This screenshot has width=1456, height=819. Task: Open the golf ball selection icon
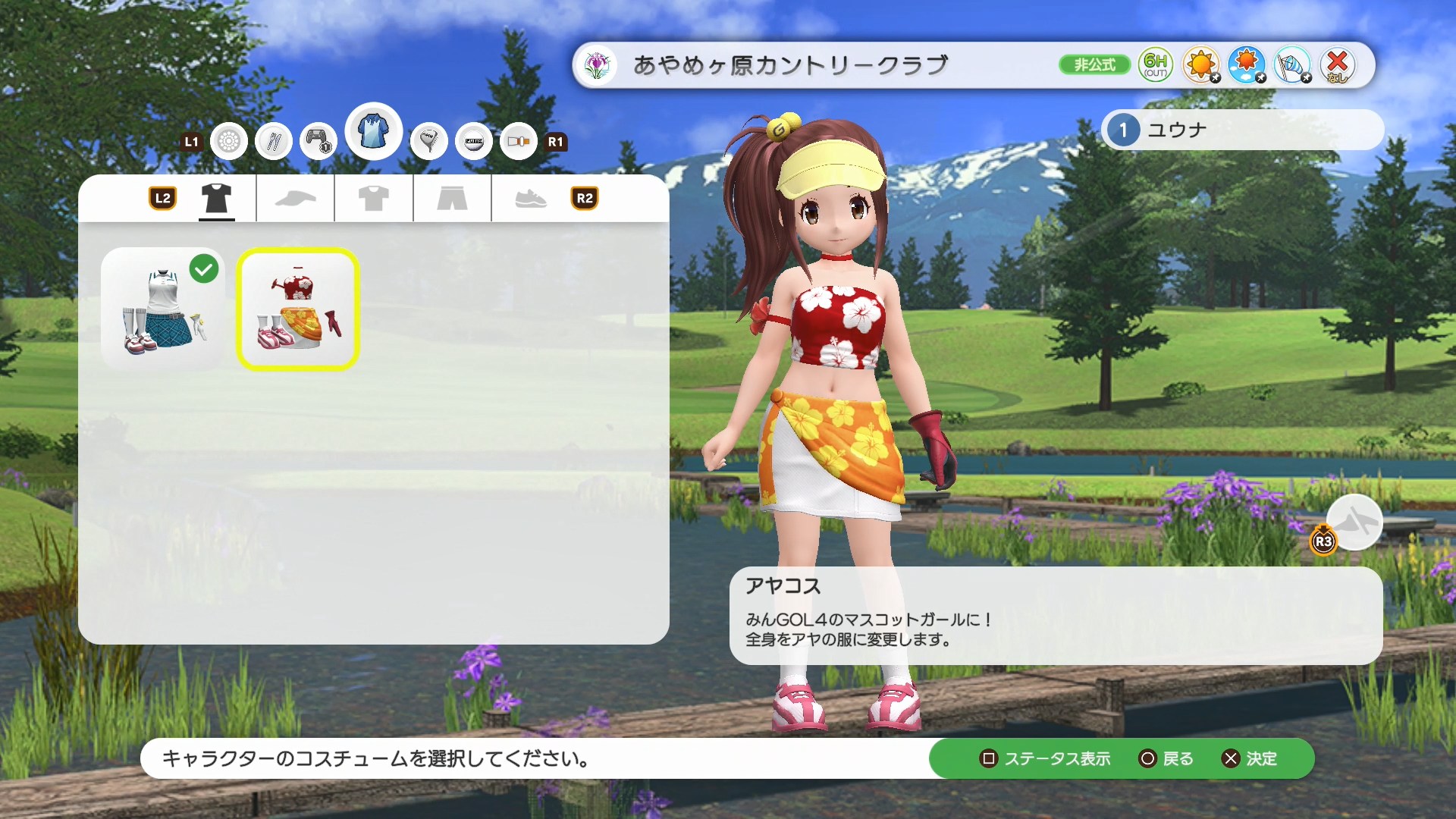coord(228,141)
